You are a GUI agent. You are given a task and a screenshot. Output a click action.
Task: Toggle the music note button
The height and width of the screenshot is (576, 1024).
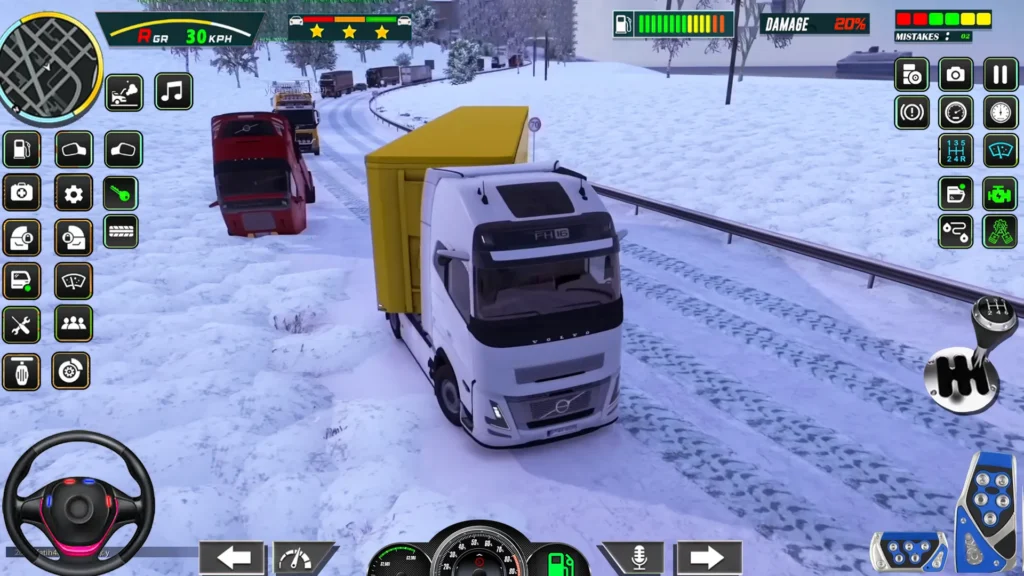click(x=173, y=92)
